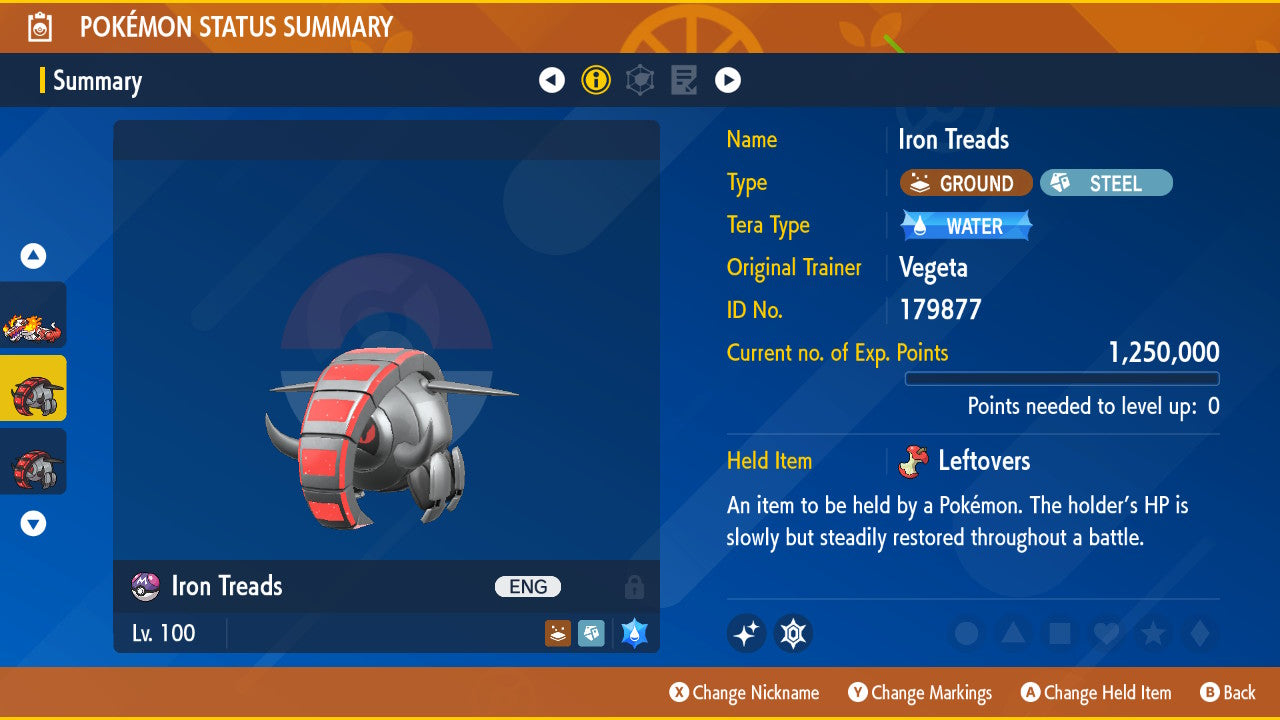Toggle the square marking
The height and width of the screenshot is (720, 1280).
pyautogui.click(x=1059, y=633)
